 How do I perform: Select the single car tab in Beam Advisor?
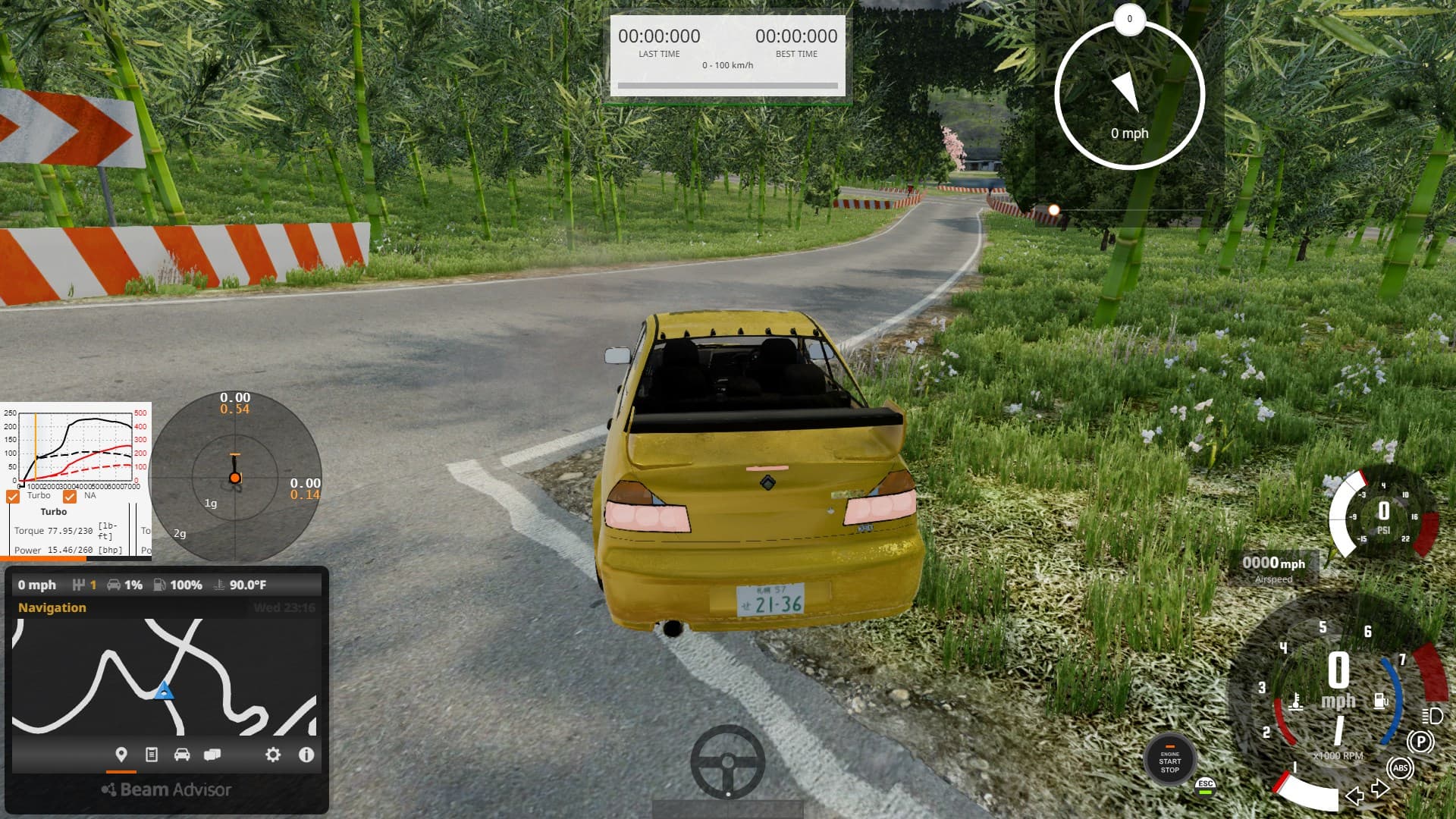coord(182,755)
